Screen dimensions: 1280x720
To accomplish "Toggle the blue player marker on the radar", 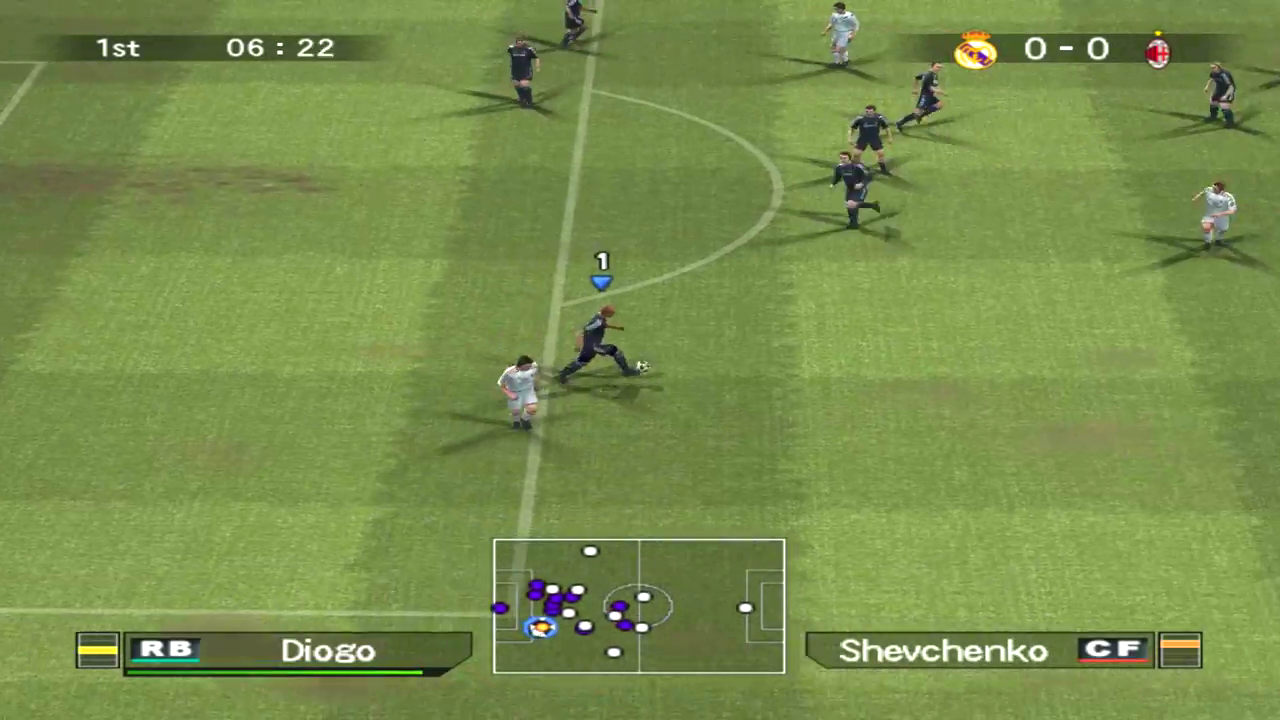I will (540, 627).
